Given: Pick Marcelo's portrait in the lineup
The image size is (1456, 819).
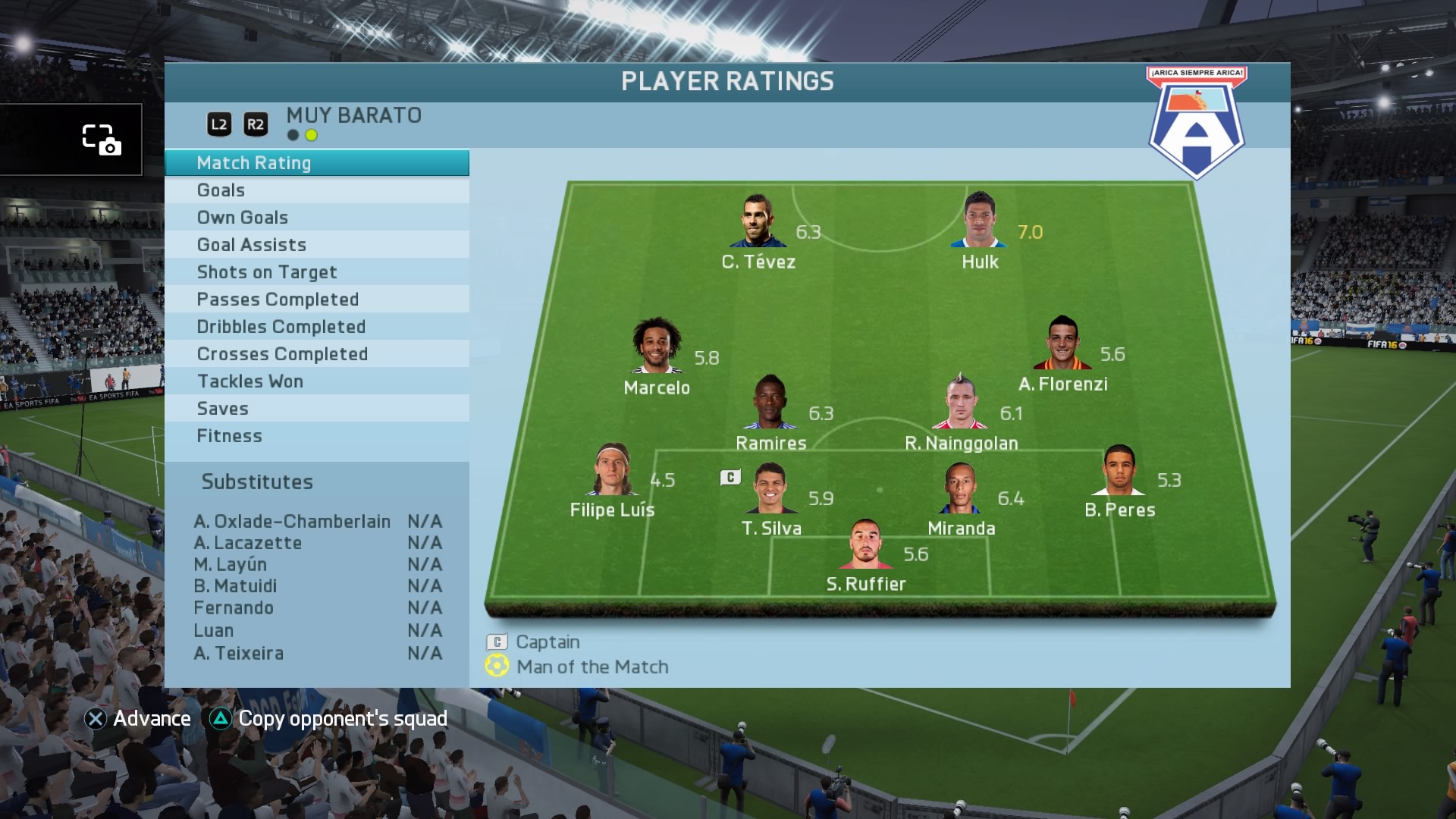Looking at the screenshot, I should [x=657, y=347].
